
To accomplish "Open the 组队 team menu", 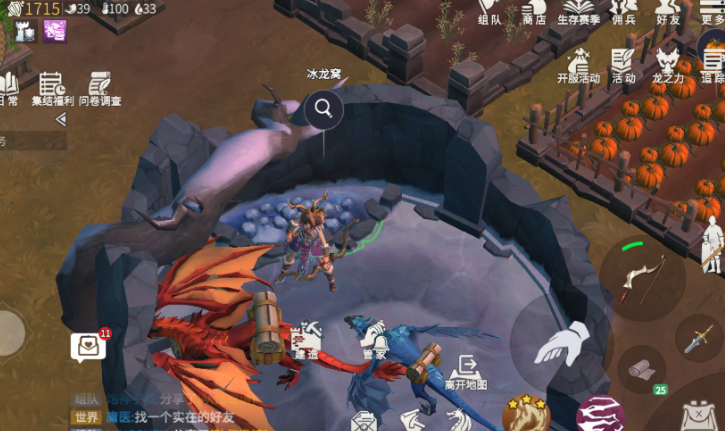I will pos(489,11).
